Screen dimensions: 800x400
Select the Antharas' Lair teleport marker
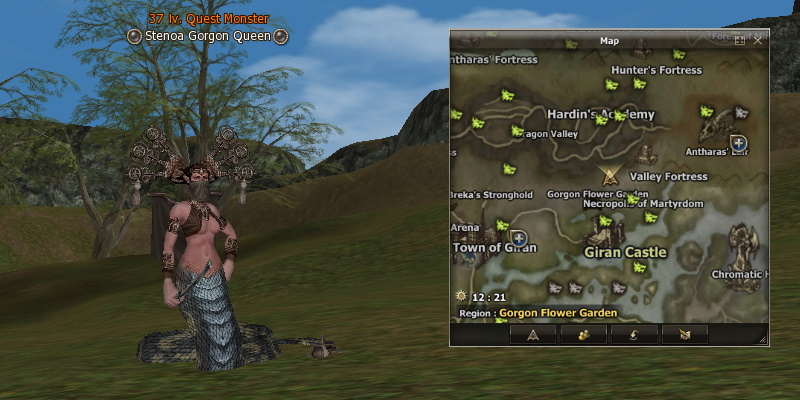click(x=738, y=143)
